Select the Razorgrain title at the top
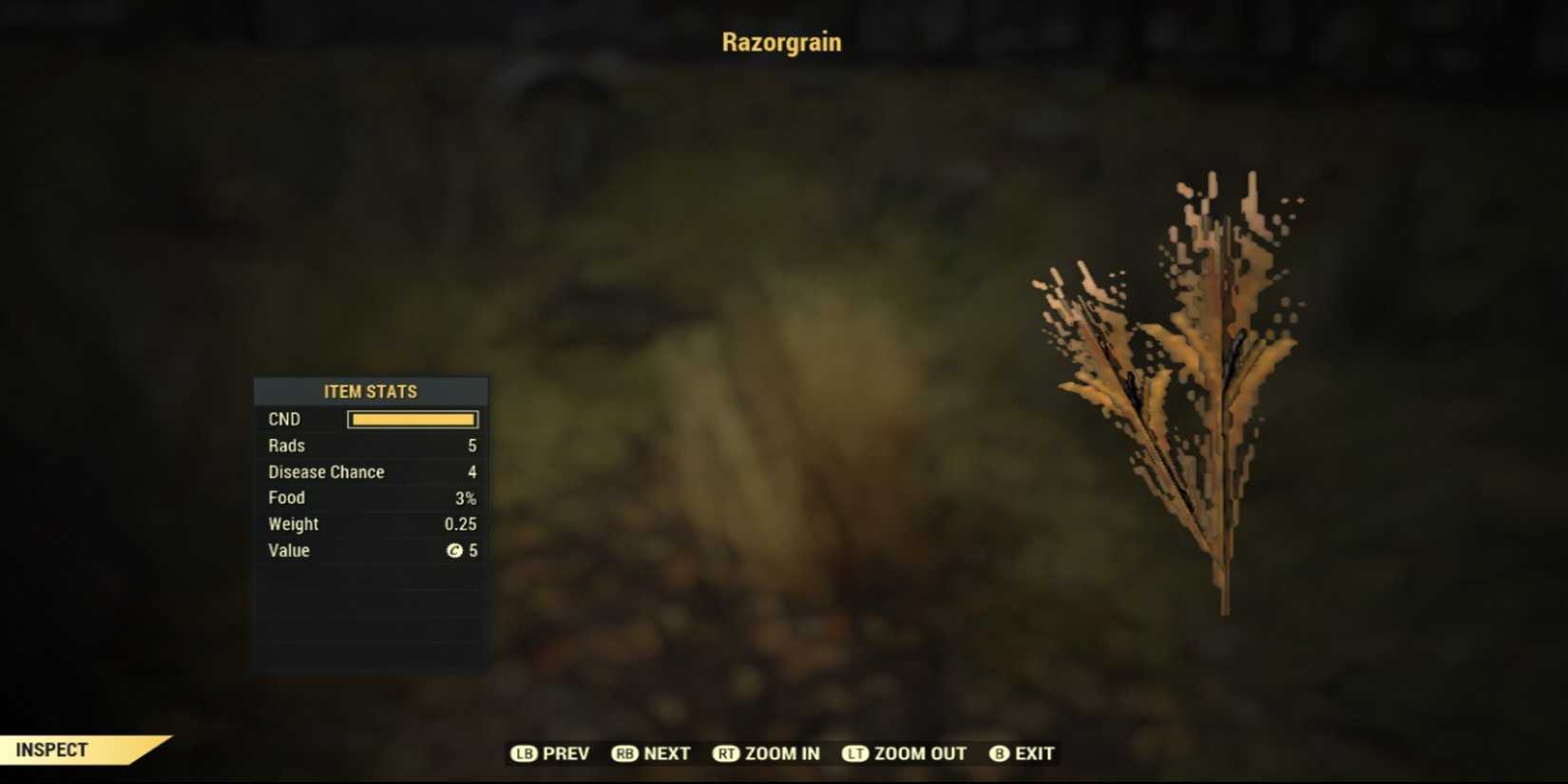Image resolution: width=1568 pixels, height=784 pixels. coord(782,42)
